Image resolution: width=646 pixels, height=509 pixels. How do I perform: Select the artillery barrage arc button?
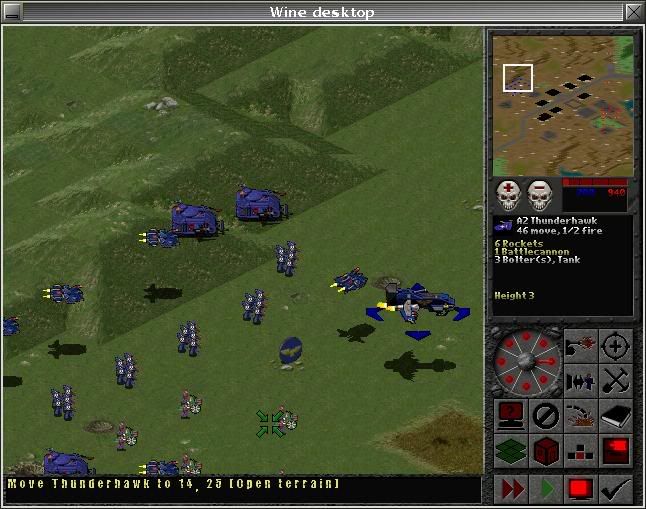pyautogui.click(x=580, y=415)
